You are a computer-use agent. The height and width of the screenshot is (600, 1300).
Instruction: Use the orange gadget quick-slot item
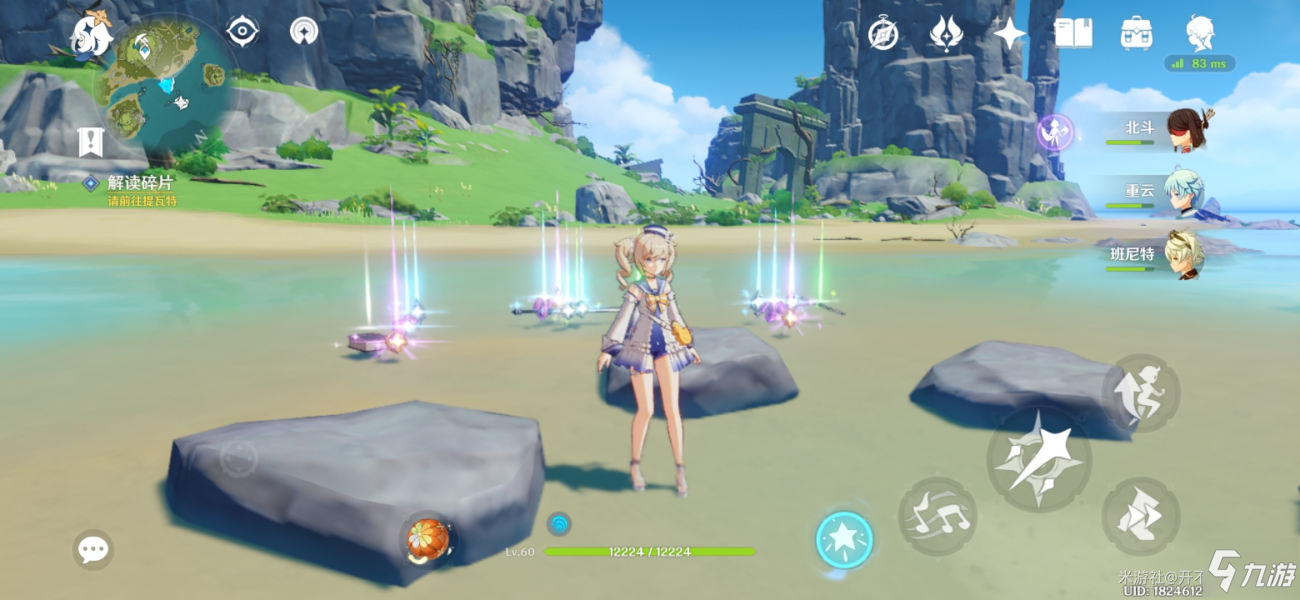(427, 540)
